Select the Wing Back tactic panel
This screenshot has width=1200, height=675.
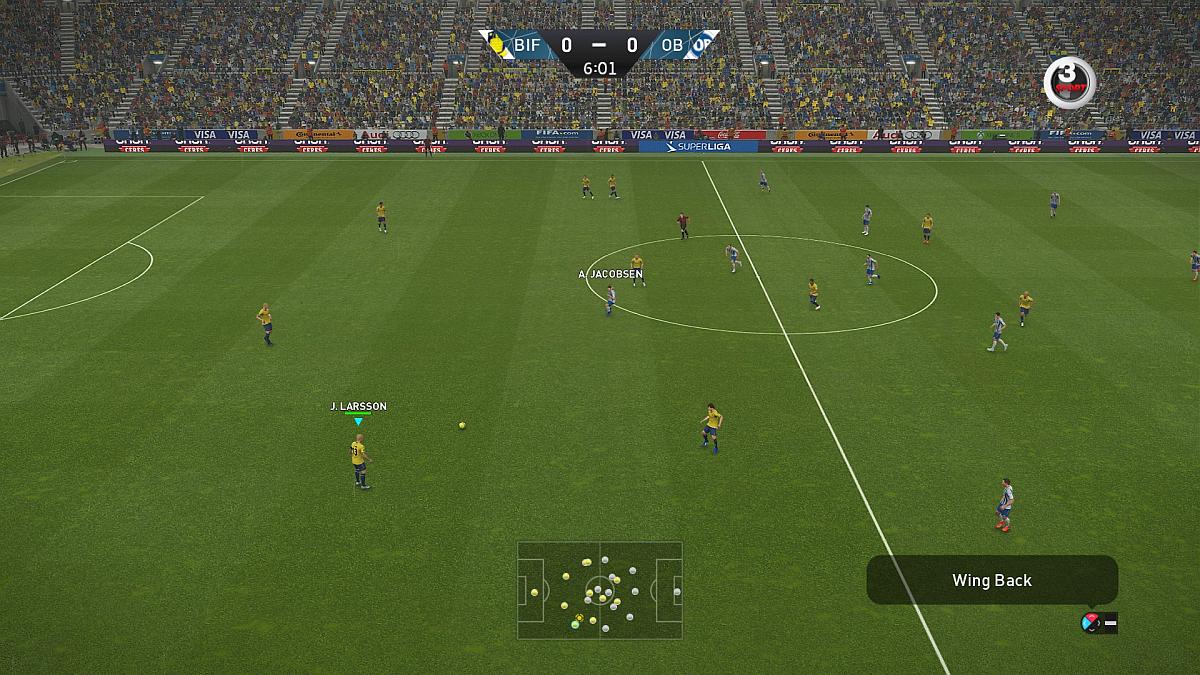(991, 580)
